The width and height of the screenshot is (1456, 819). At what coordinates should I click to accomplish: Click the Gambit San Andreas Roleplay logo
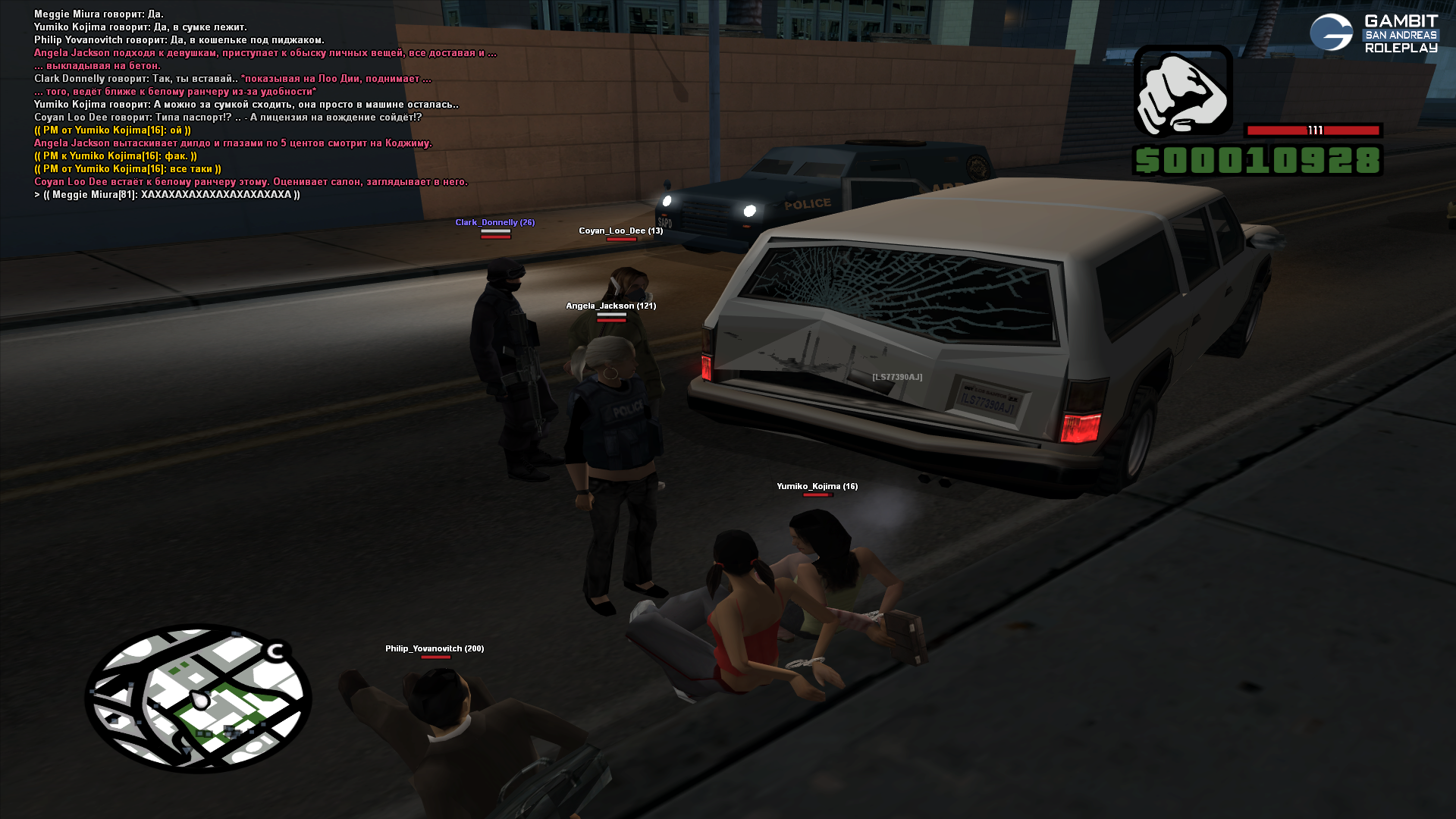(1373, 33)
